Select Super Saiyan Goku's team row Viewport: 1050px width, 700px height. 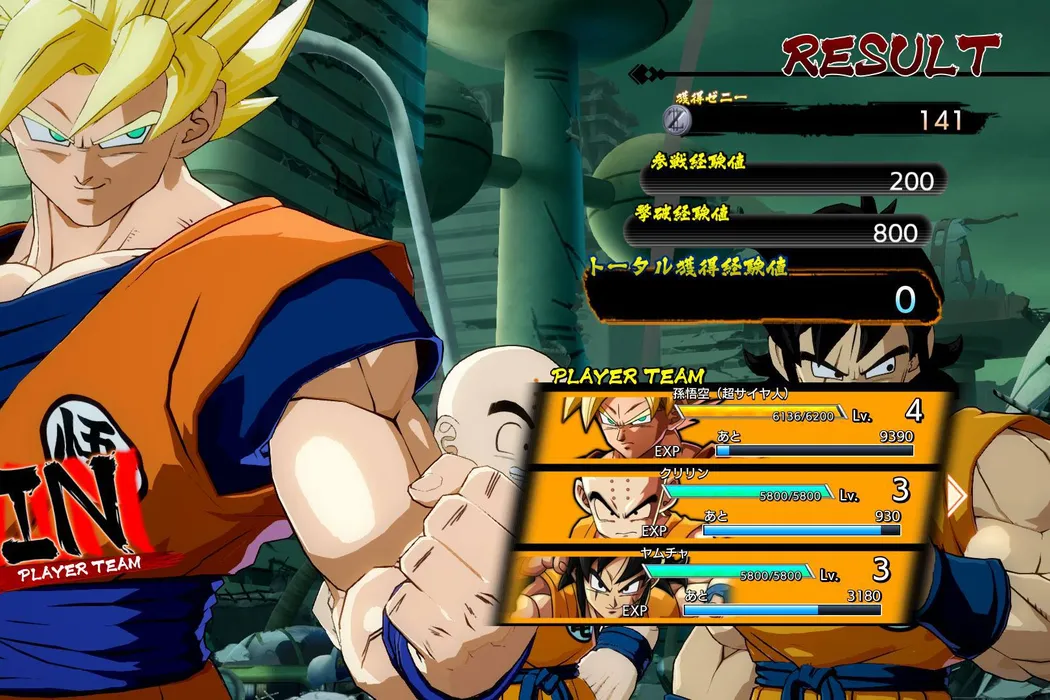pyautogui.click(x=740, y=427)
